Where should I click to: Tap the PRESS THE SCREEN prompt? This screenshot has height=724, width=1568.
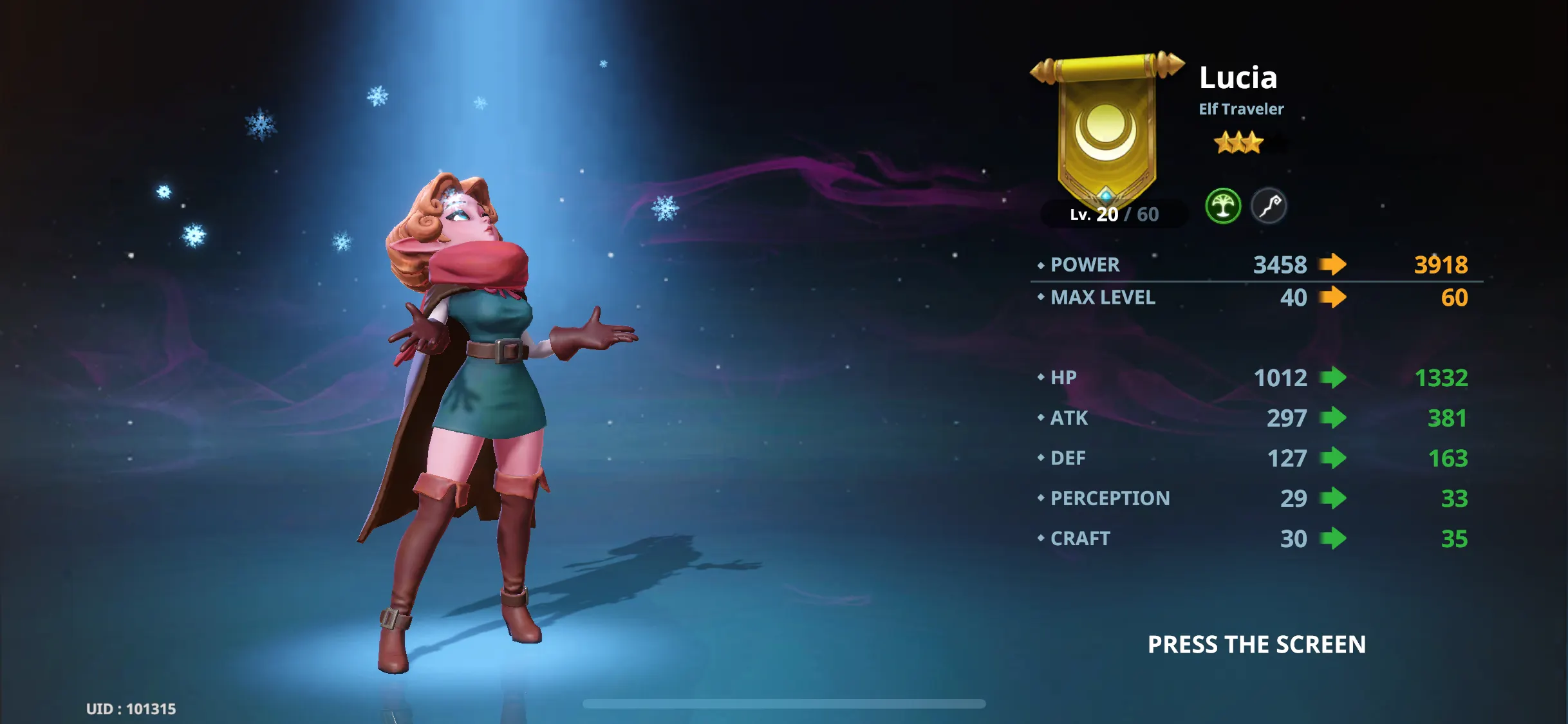tap(1256, 644)
